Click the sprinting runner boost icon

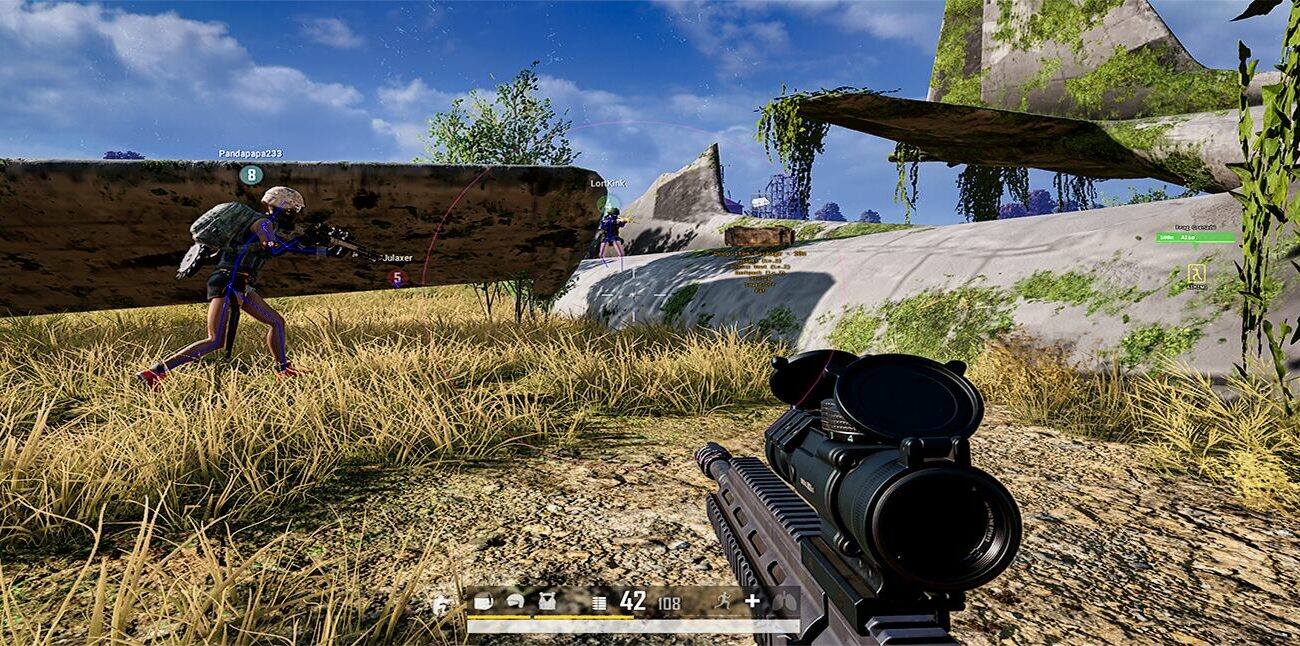pos(724,601)
